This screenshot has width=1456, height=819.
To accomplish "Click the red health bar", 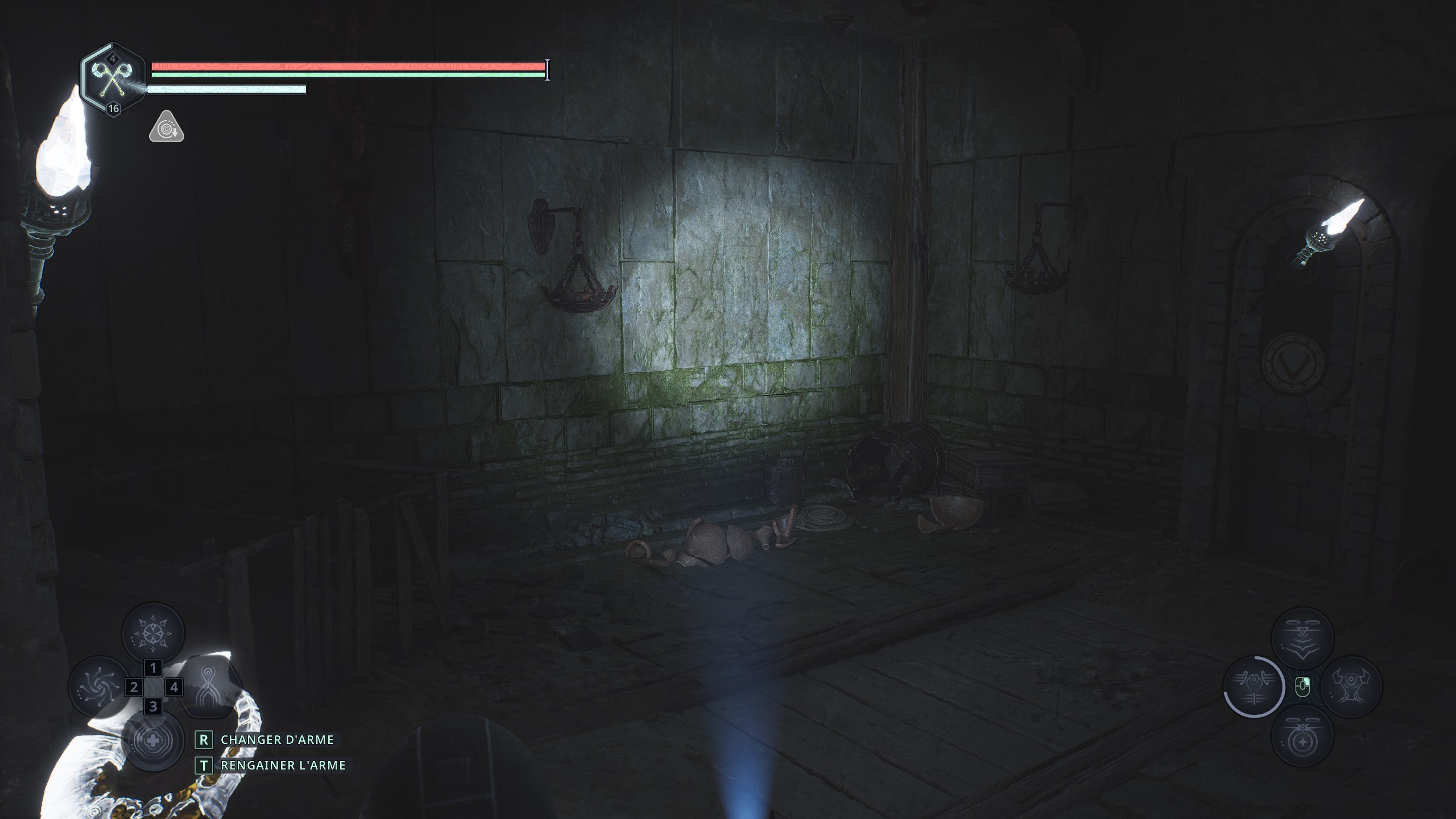I will (x=347, y=67).
